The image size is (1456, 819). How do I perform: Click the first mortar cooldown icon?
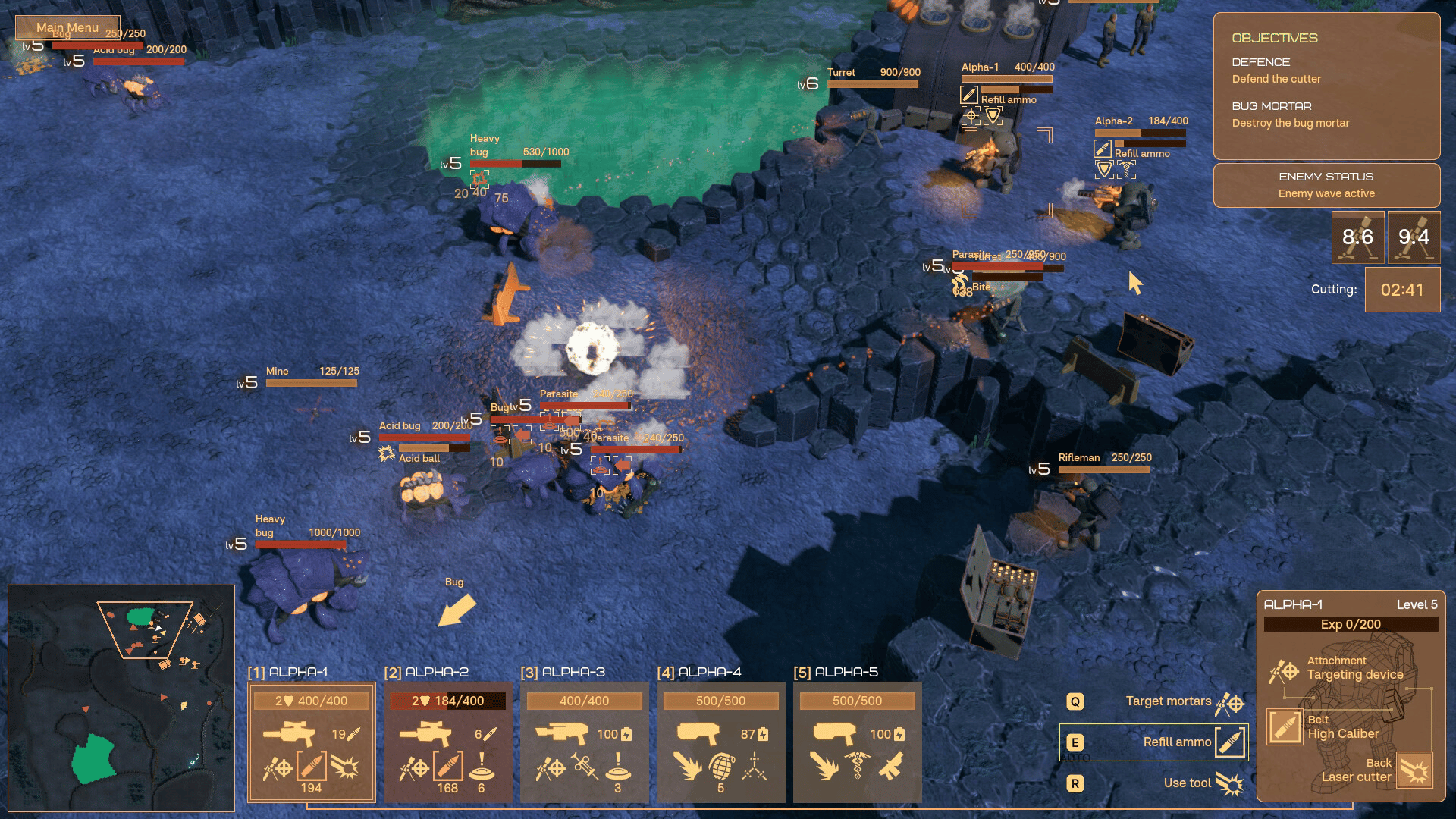[1357, 237]
